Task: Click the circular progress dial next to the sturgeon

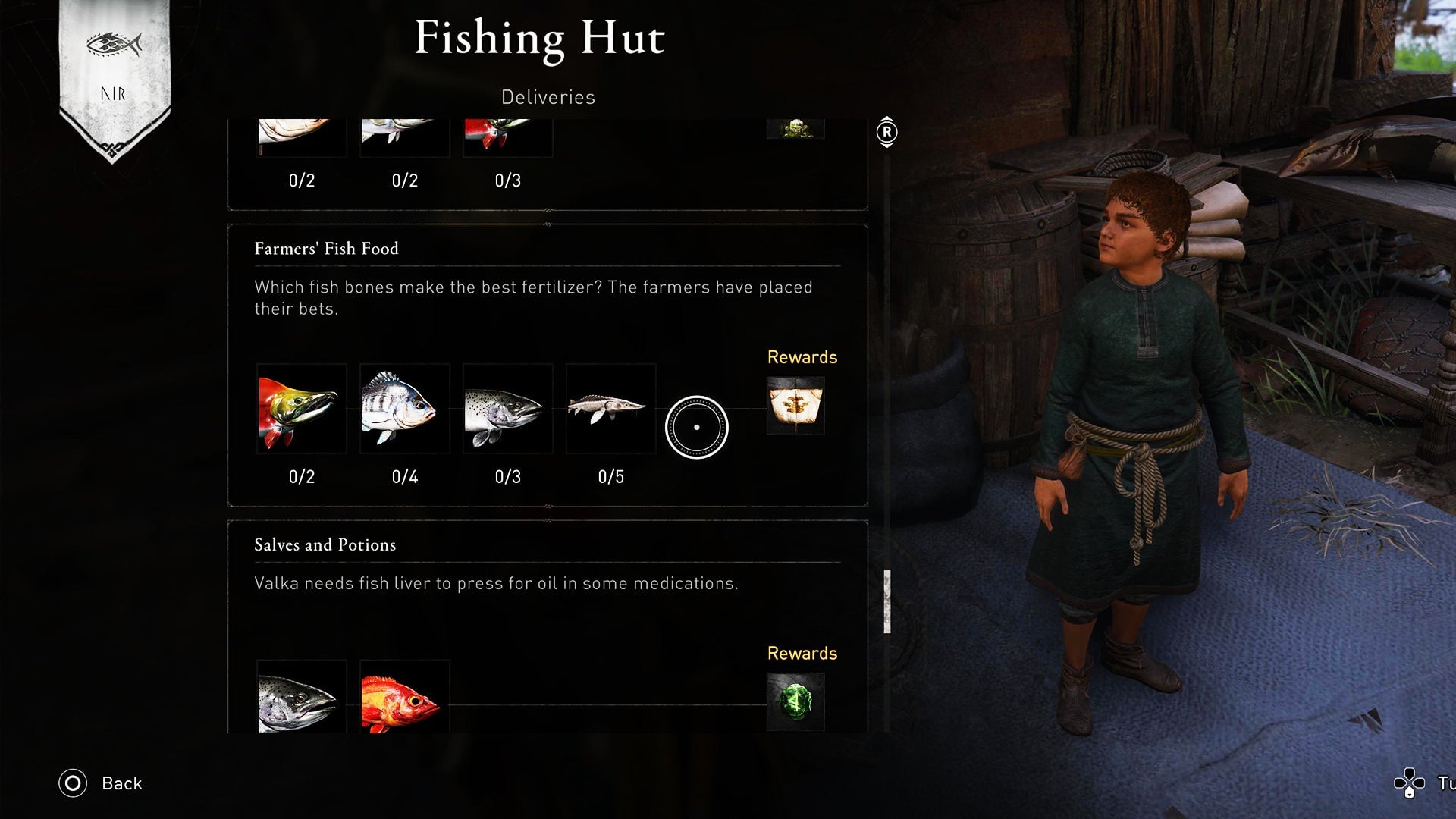Action: point(696,426)
